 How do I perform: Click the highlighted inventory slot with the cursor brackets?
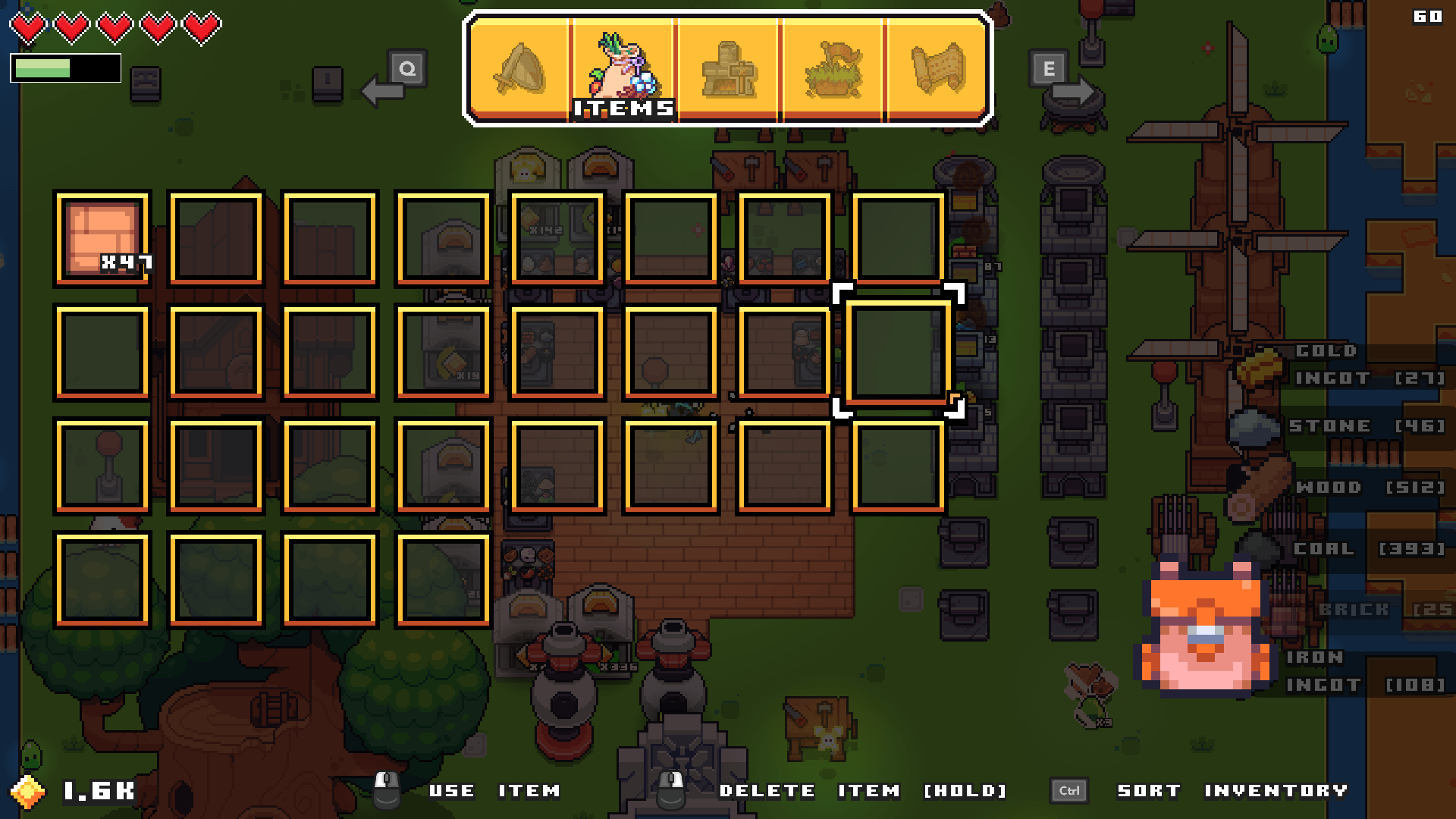(x=899, y=349)
